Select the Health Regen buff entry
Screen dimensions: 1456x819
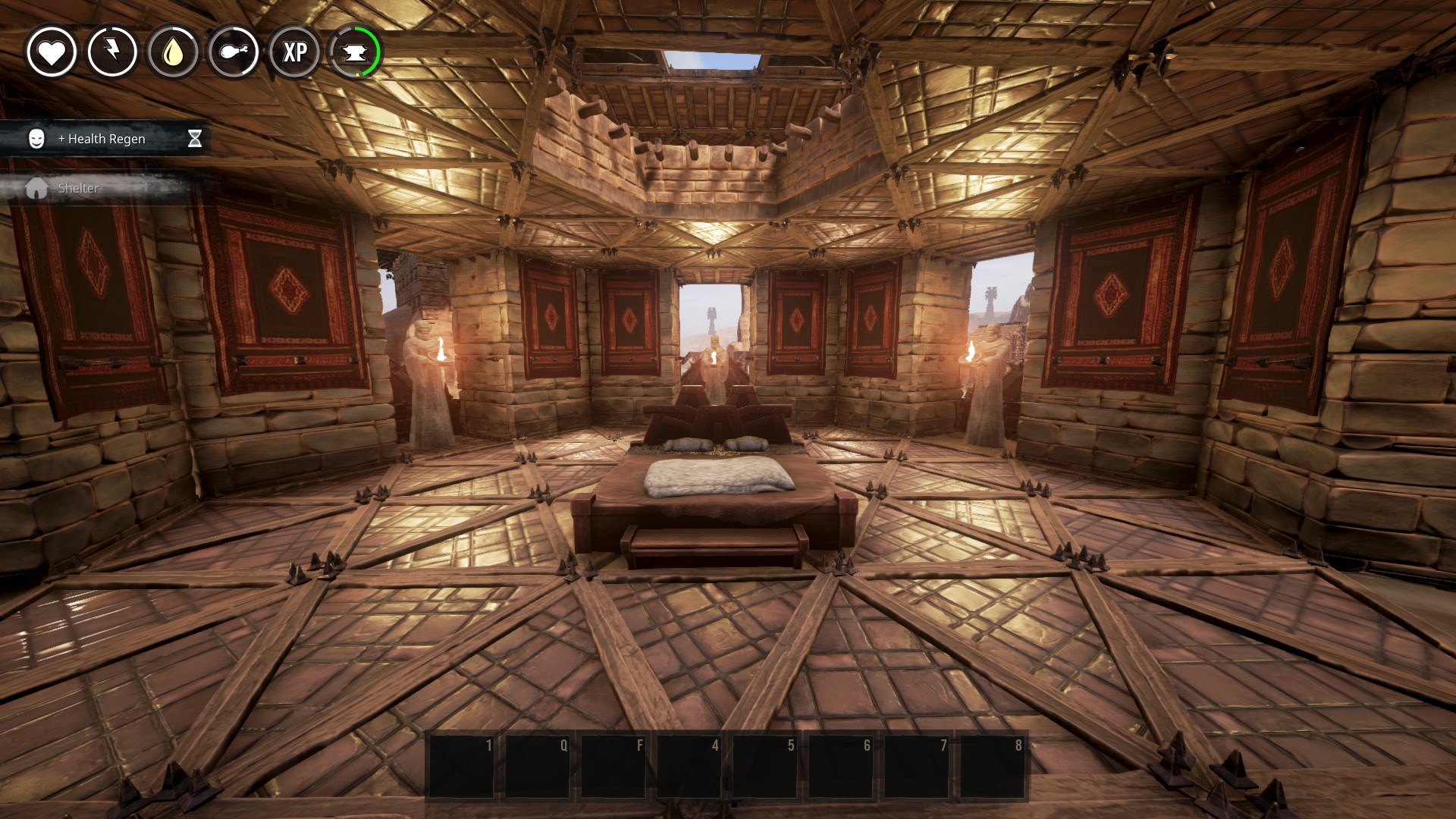(x=105, y=139)
